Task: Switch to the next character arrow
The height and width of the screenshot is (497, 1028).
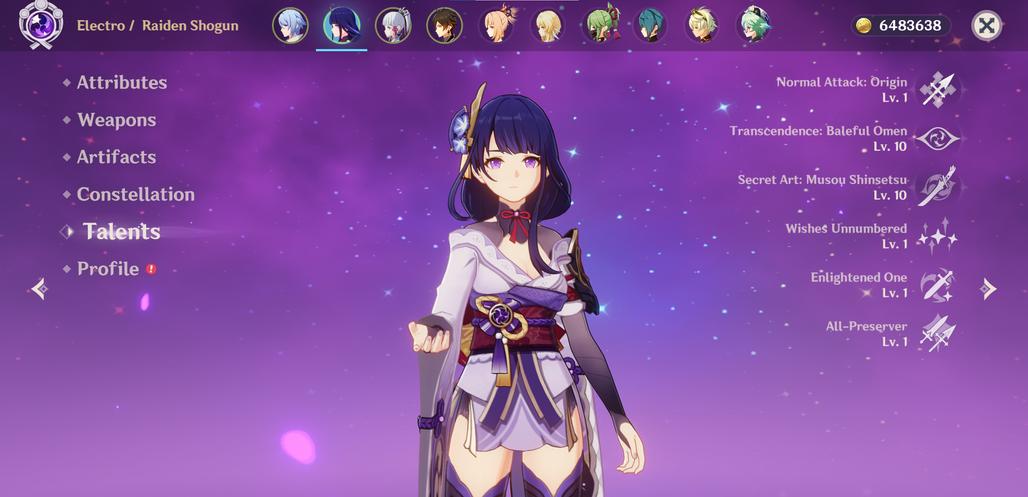Action: (988, 289)
